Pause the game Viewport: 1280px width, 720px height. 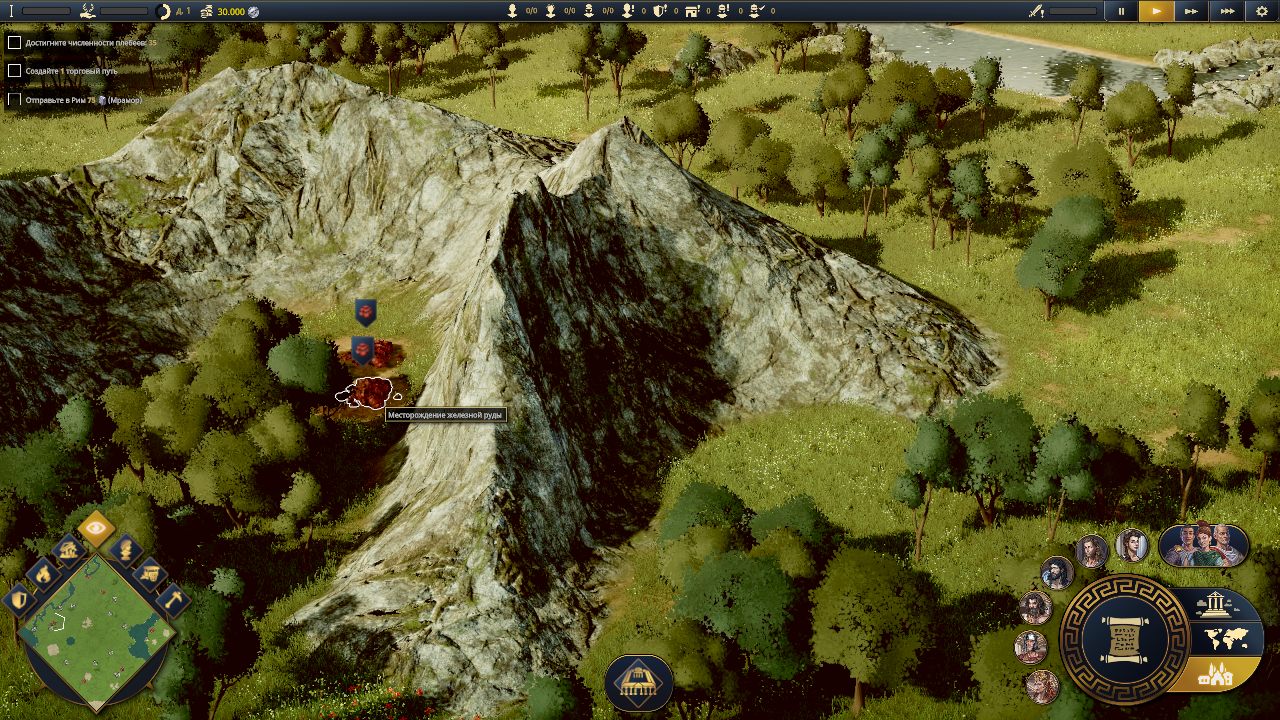coord(1121,11)
